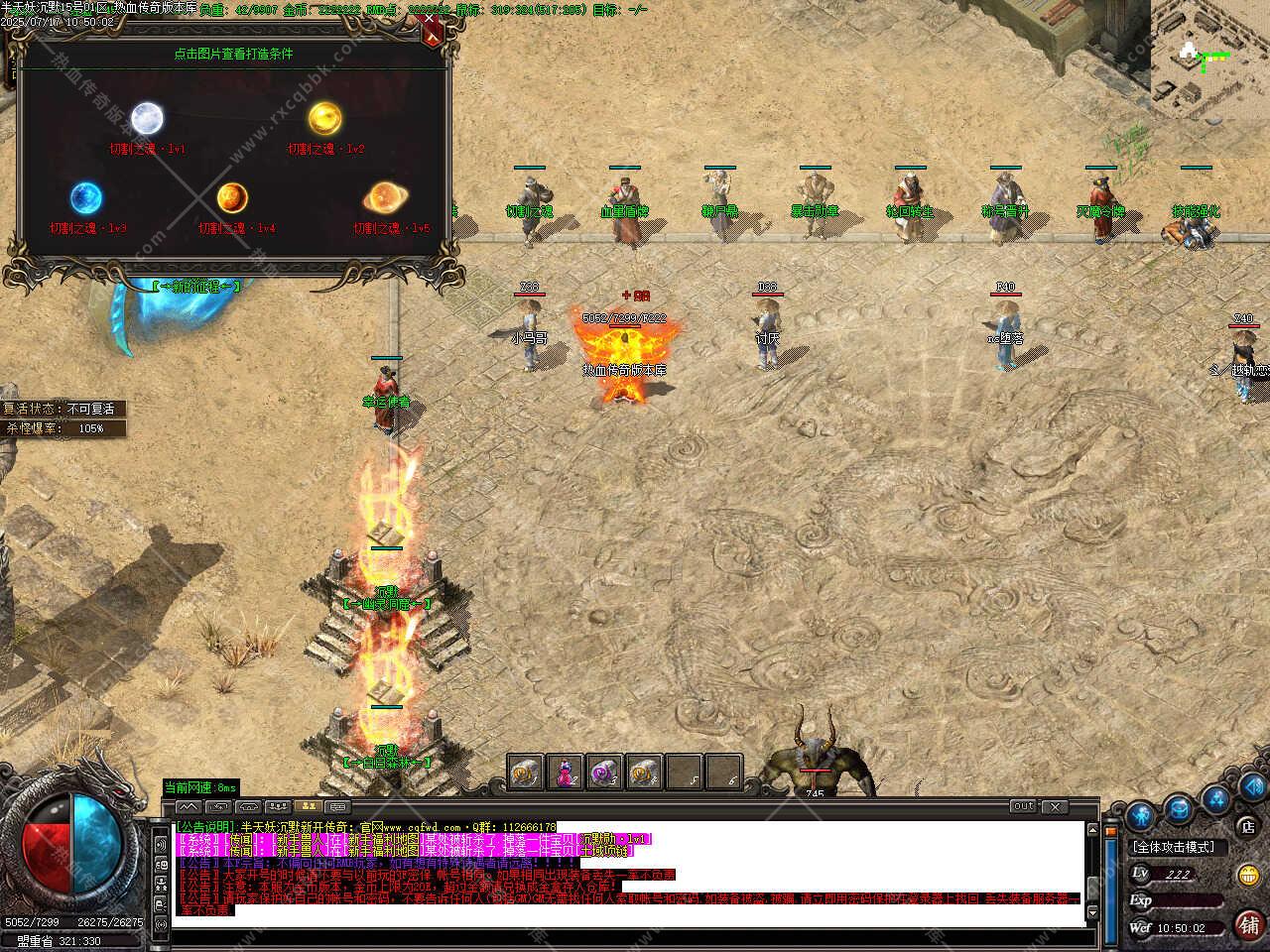Use the purple scroll in hotbar slot 3

[604, 772]
